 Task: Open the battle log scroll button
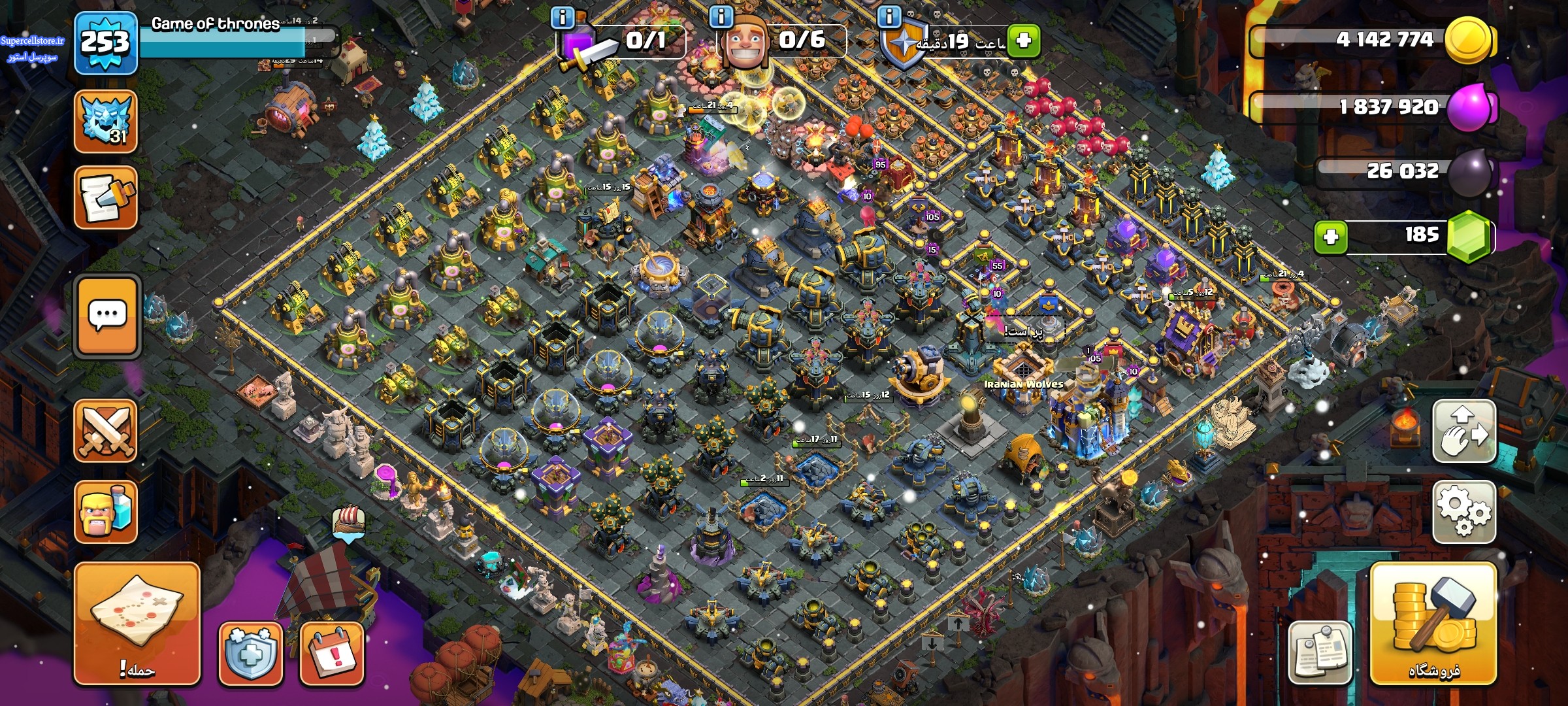(x=106, y=197)
